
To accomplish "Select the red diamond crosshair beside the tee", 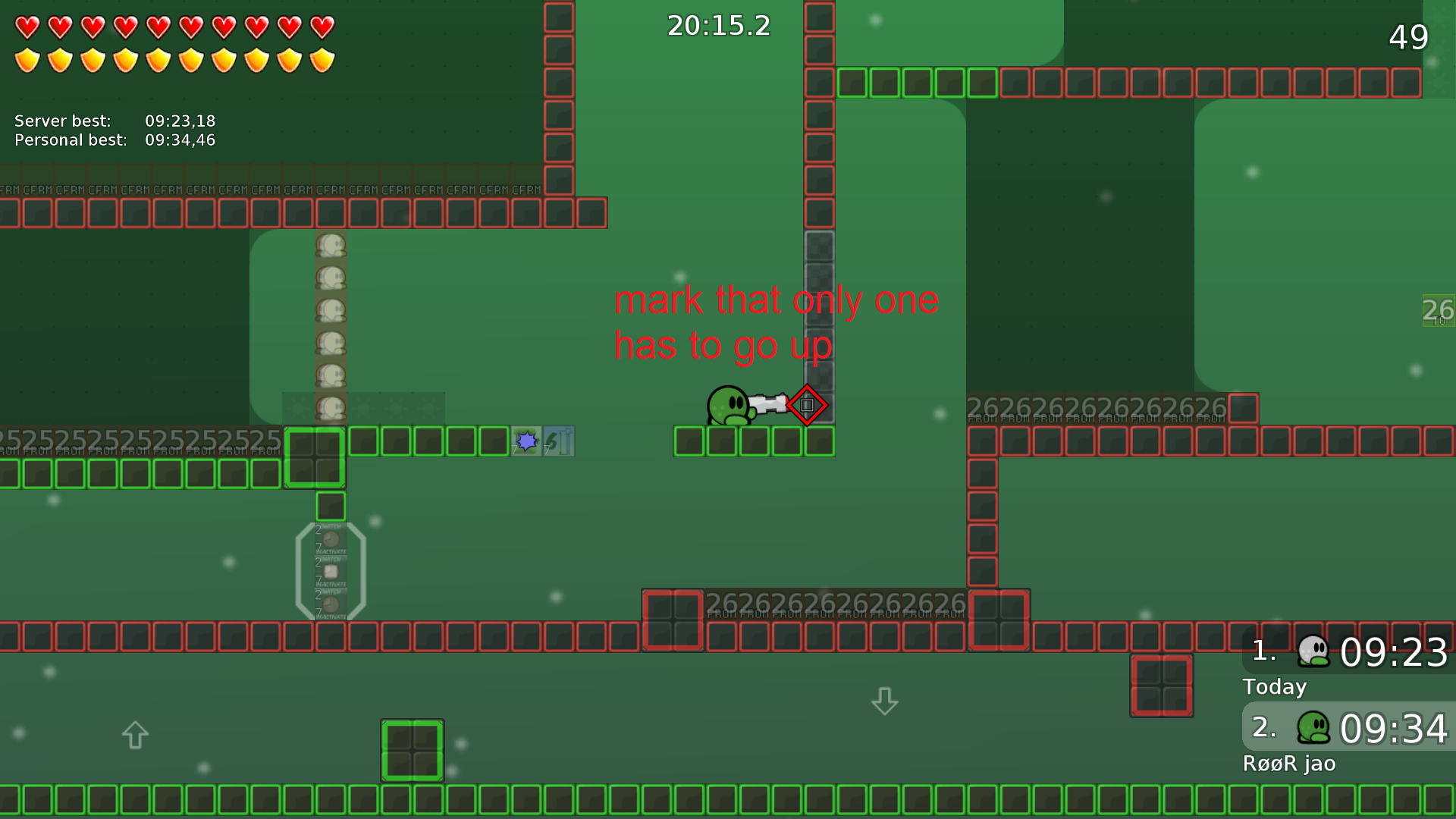I will click(x=807, y=405).
